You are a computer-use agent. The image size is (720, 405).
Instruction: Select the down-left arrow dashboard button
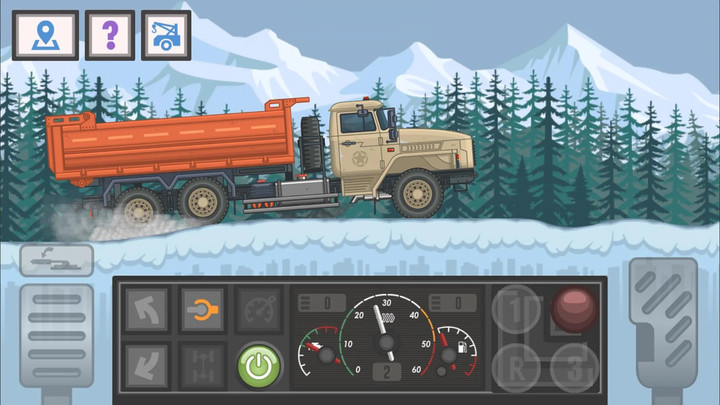(146, 365)
